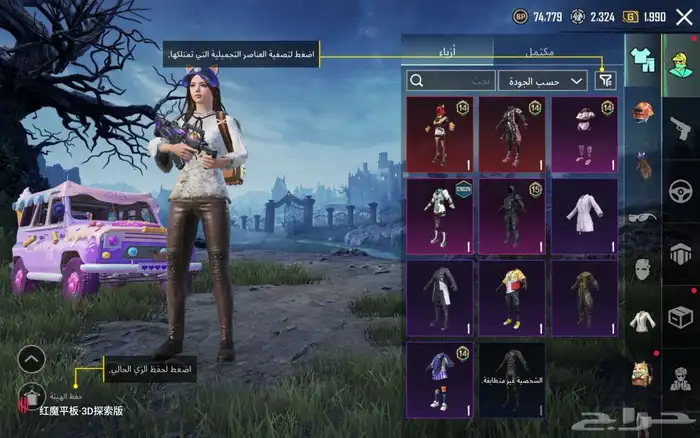Select the yellow and red shirt outfit
The image size is (700, 438).
[x=511, y=297]
